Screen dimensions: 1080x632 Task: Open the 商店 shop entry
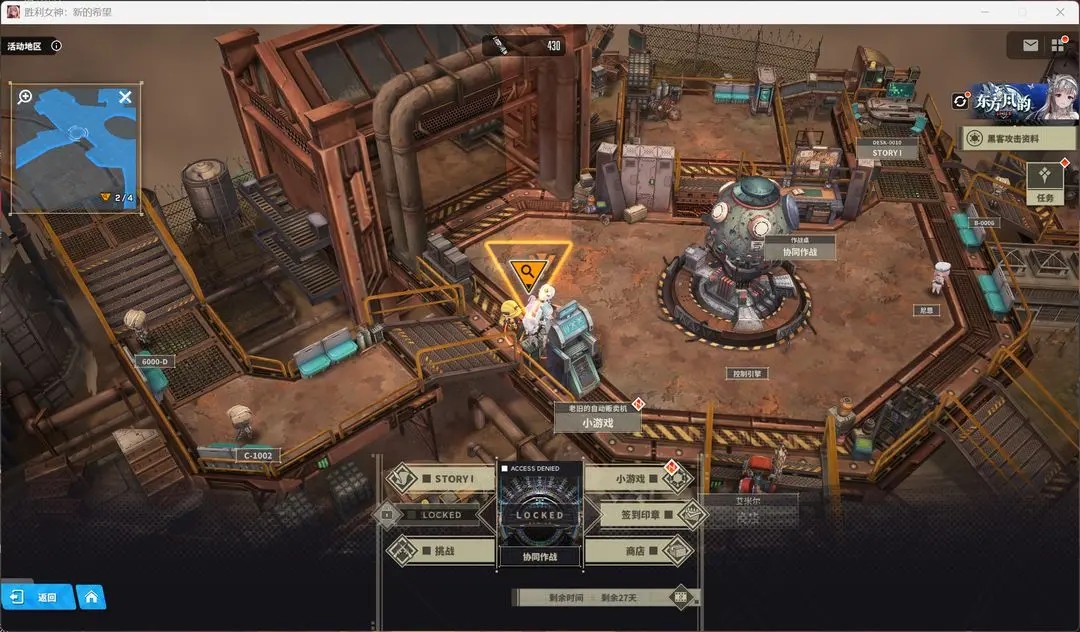638,550
